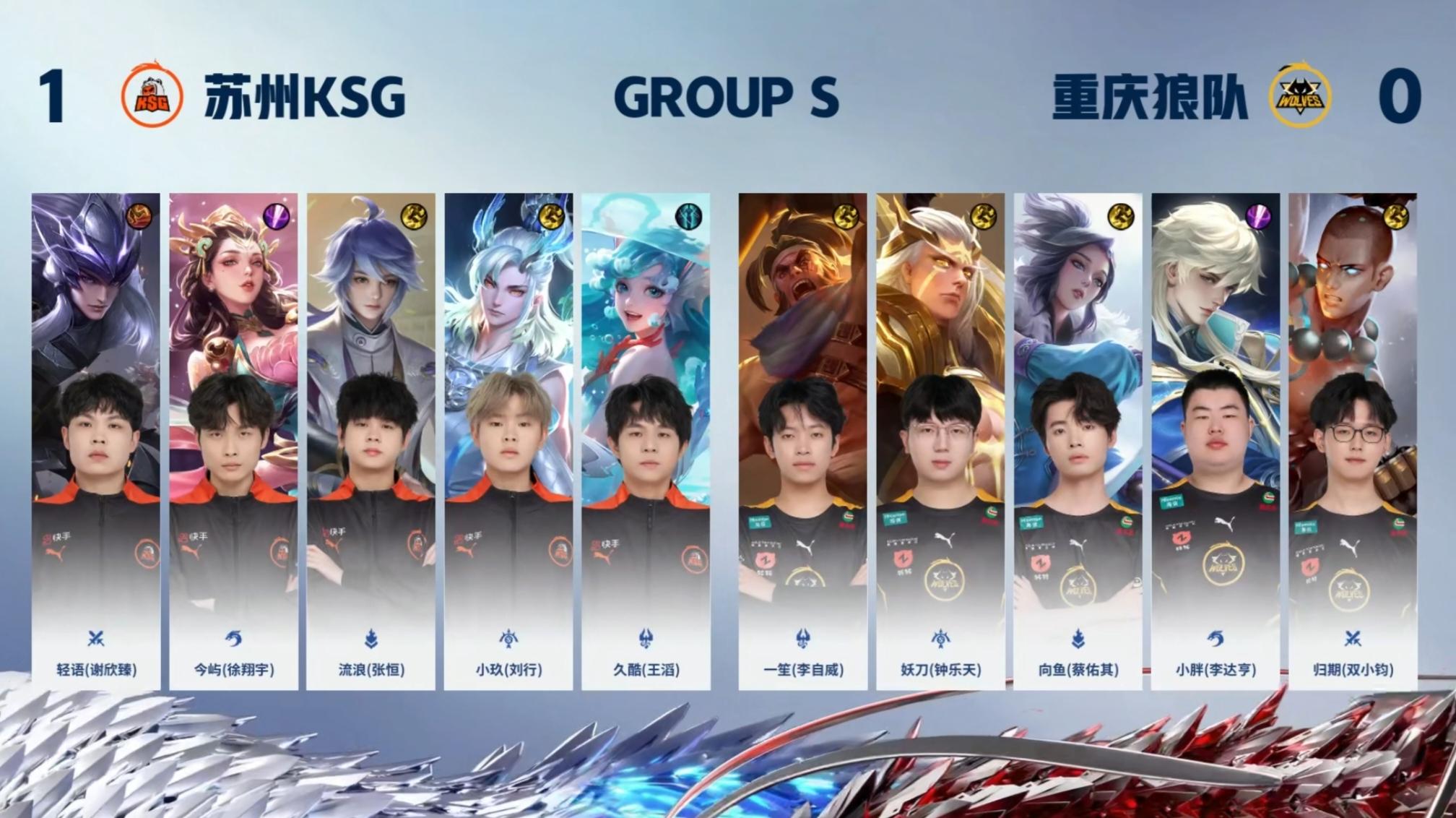The width and height of the screenshot is (1456, 818).
Task: Select 小胖(李达亨) lineup card
Action: click(1215, 441)
